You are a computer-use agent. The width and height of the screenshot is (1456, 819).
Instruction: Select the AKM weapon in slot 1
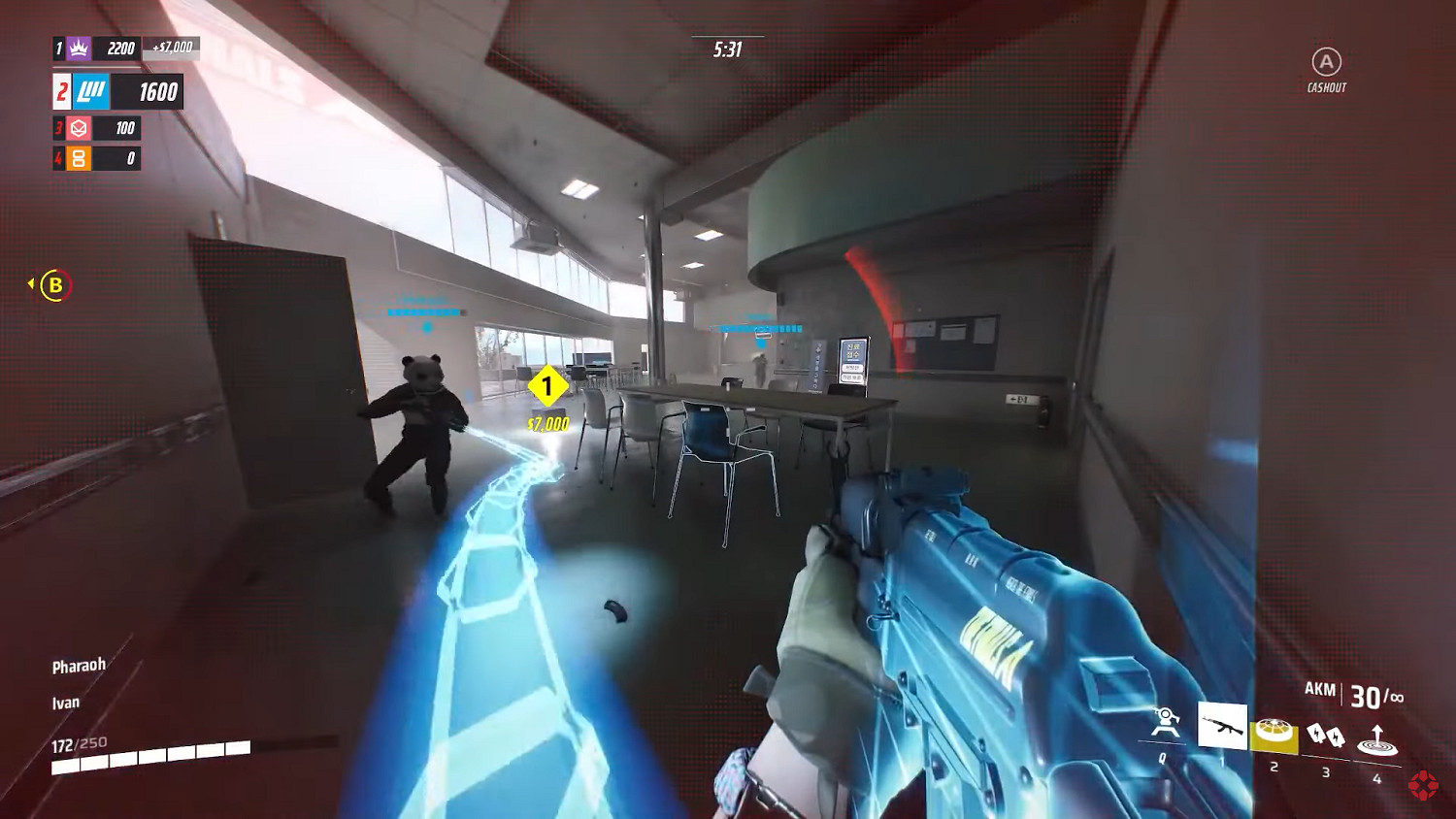pyautogui.click(x=1225, y=724)
